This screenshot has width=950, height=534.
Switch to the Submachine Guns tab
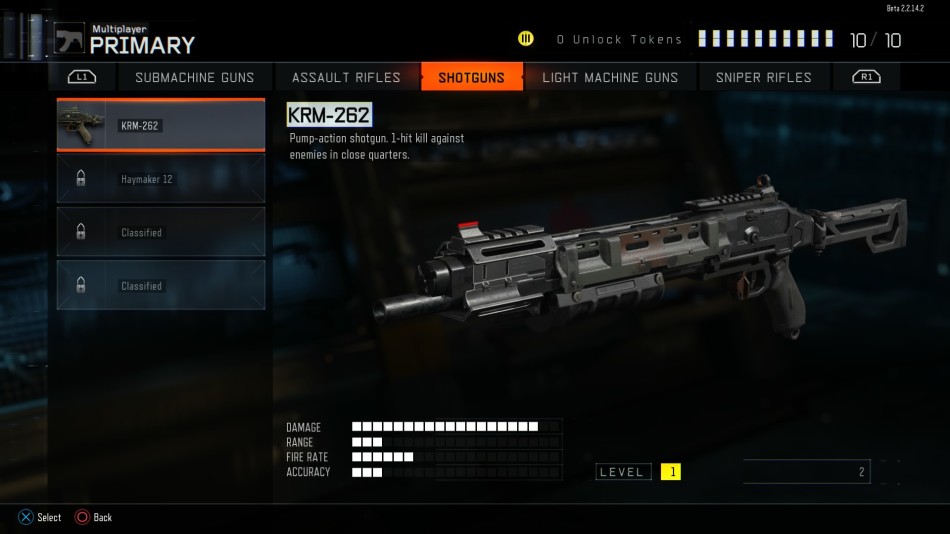(x=194, y=77)
